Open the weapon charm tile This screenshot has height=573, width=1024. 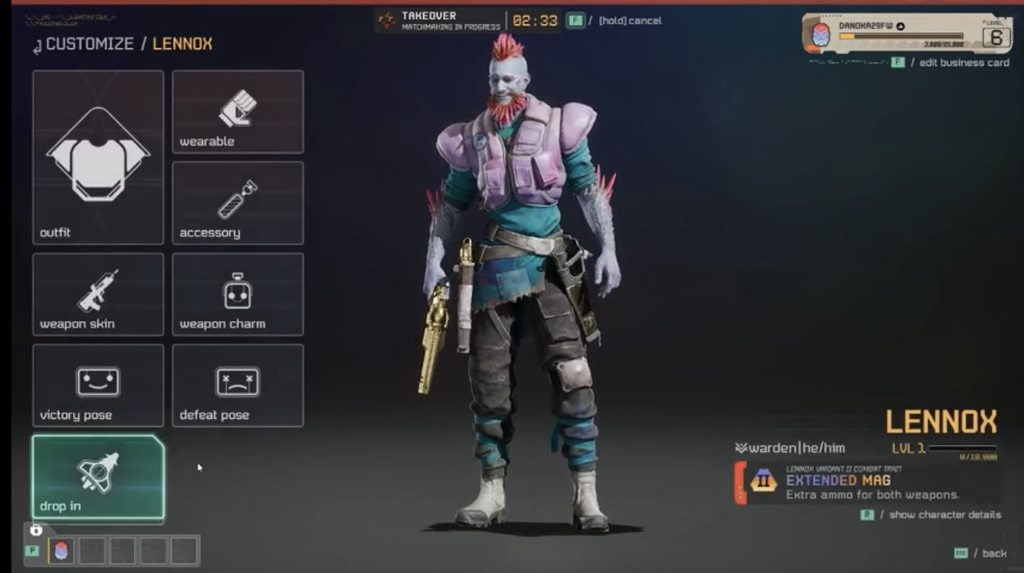pos(238,294)
